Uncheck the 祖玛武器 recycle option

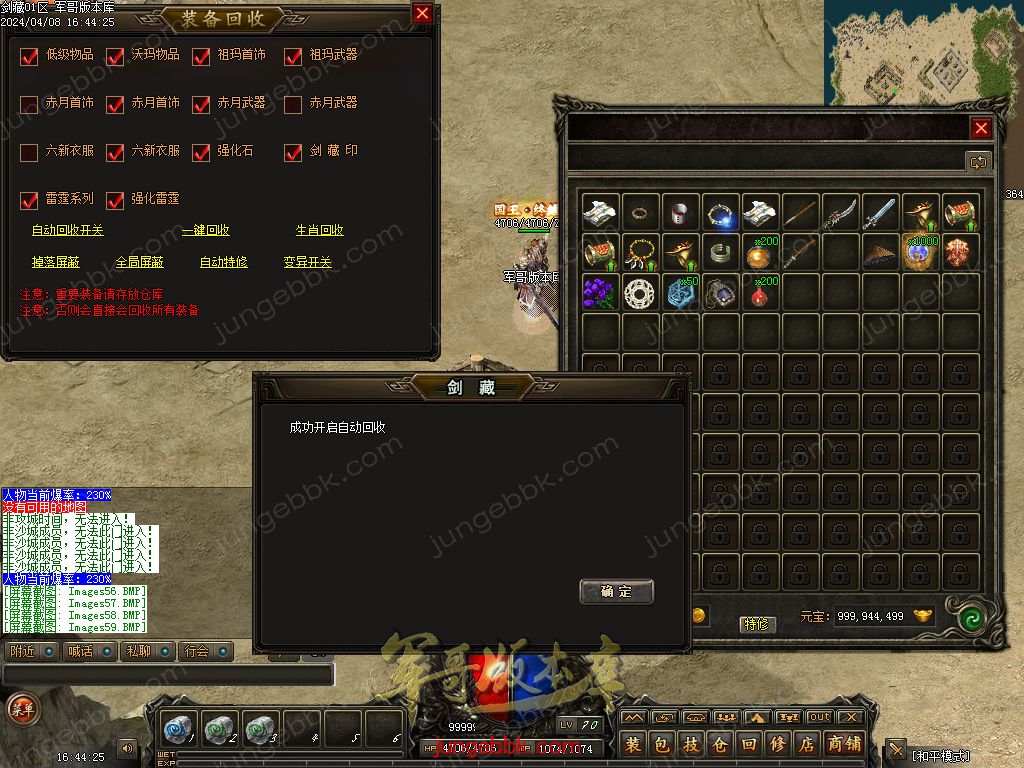[293, 56]
